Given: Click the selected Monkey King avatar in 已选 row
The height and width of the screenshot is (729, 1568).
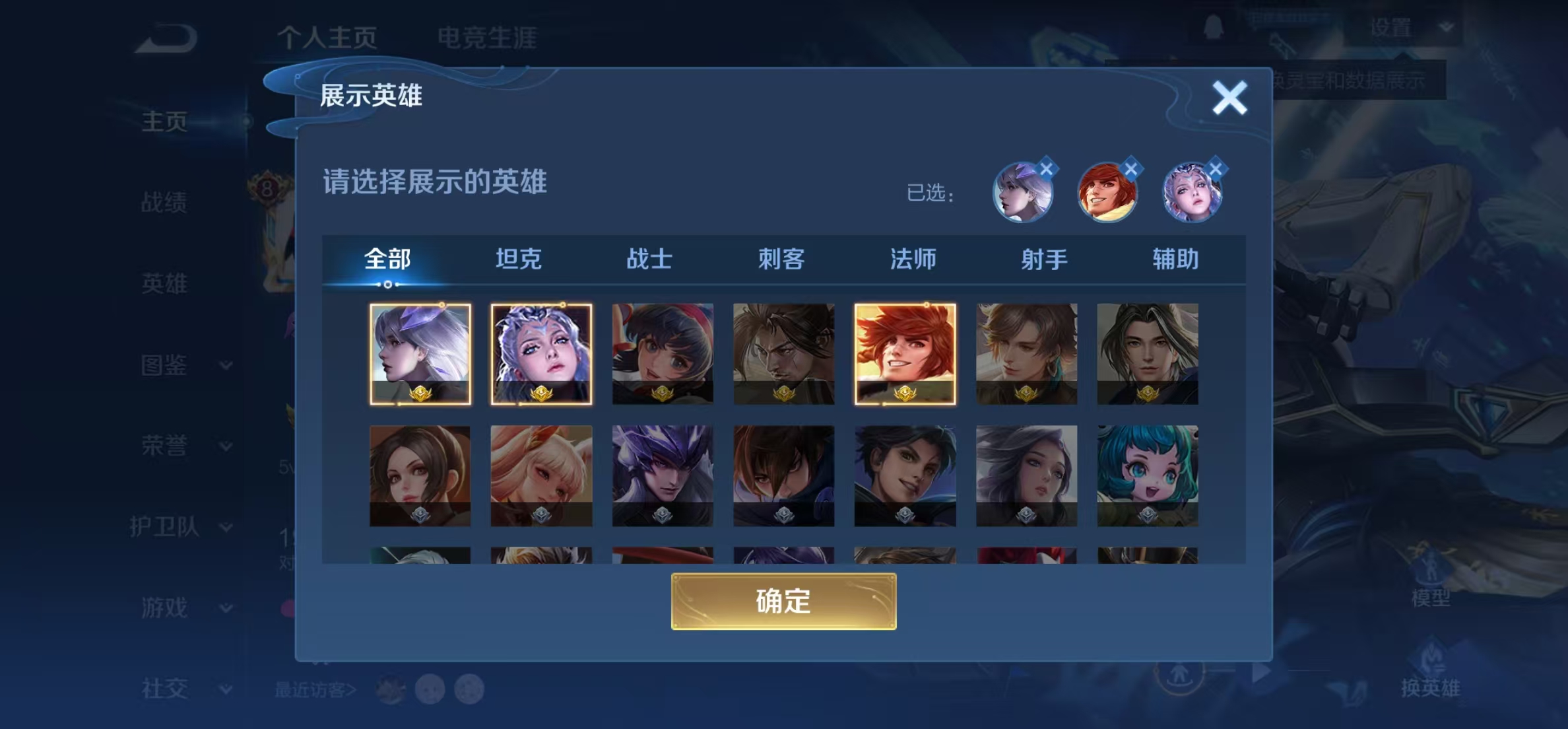Looking at the screenshot, I should tap(1109, 192).
